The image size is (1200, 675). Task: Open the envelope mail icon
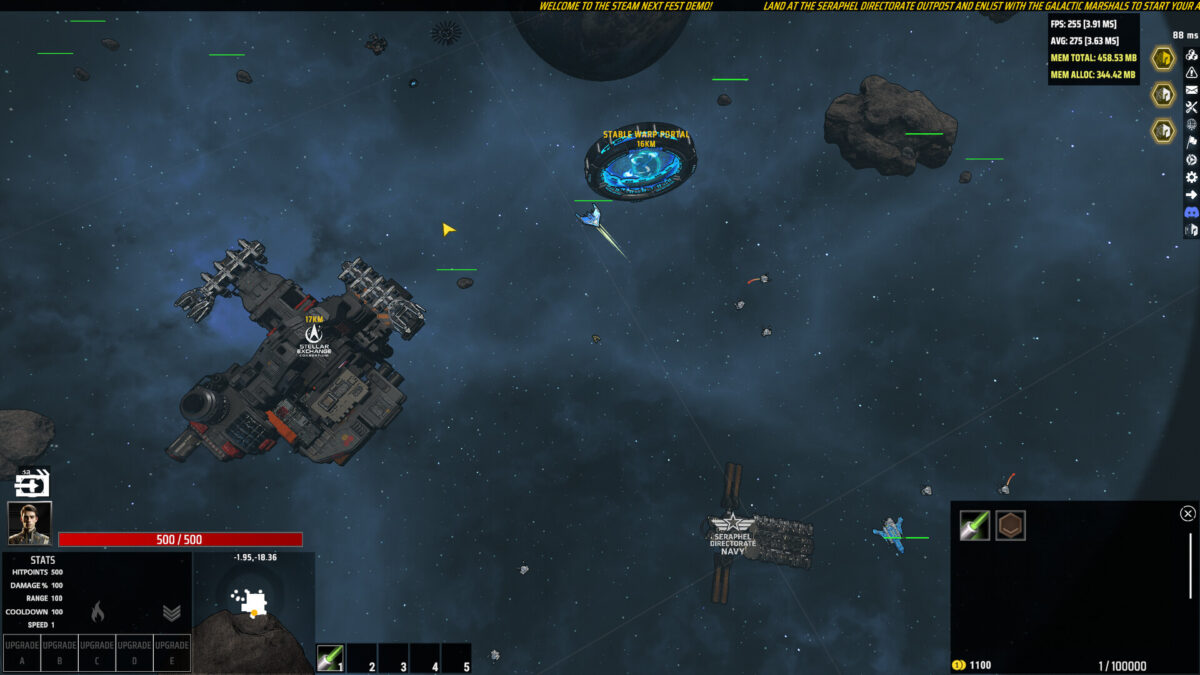pyautogui.click(x=1191, y=90)
